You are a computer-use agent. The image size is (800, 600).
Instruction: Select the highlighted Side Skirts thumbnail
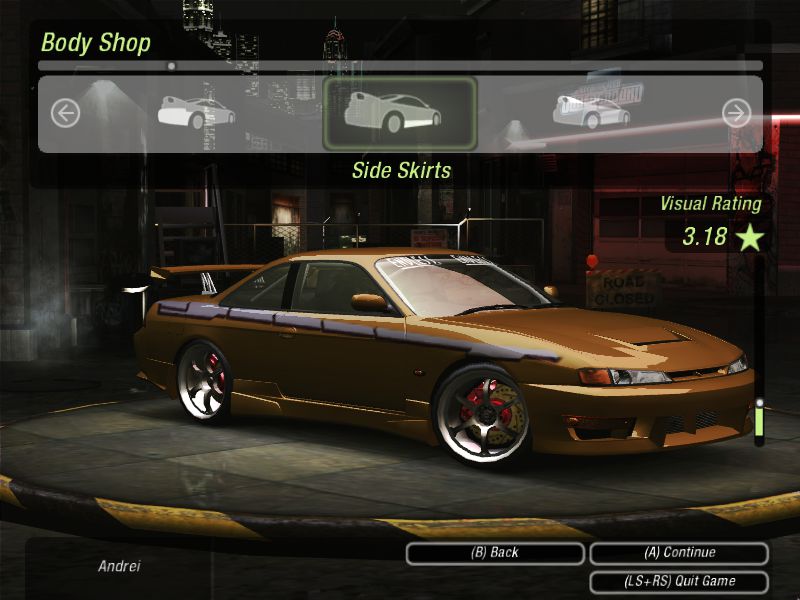coord(400,113)
